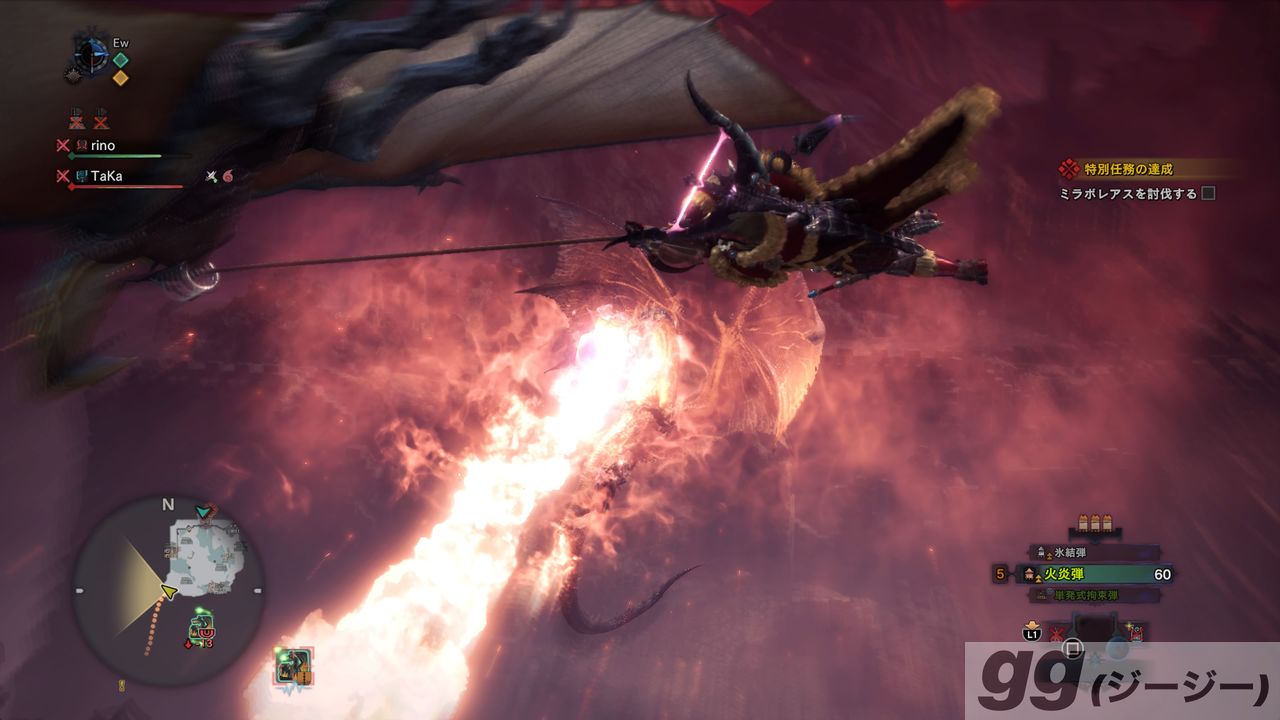Click the day-night compass clock

(91, 54)
